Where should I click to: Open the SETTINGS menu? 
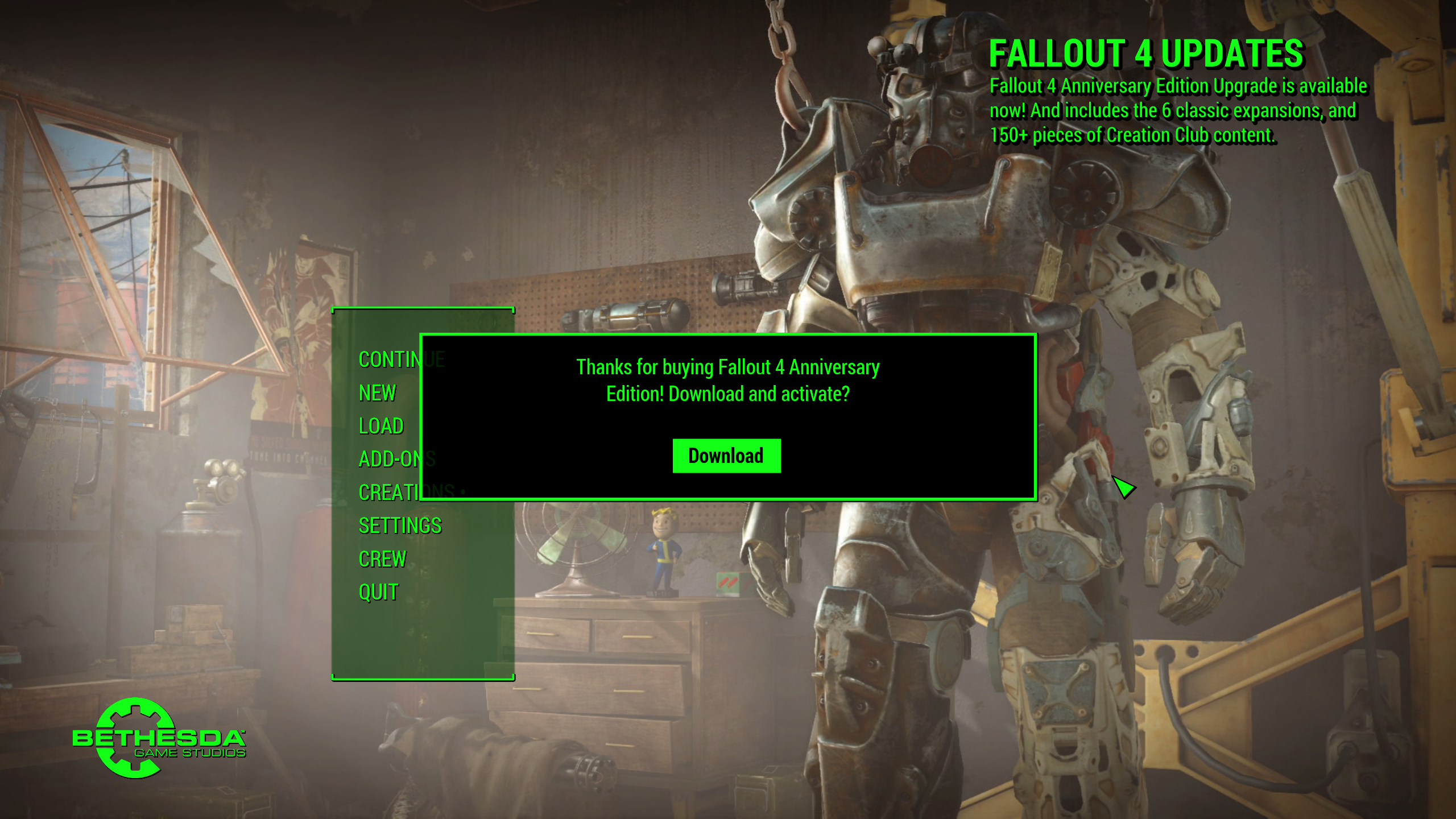pos(400,526)
